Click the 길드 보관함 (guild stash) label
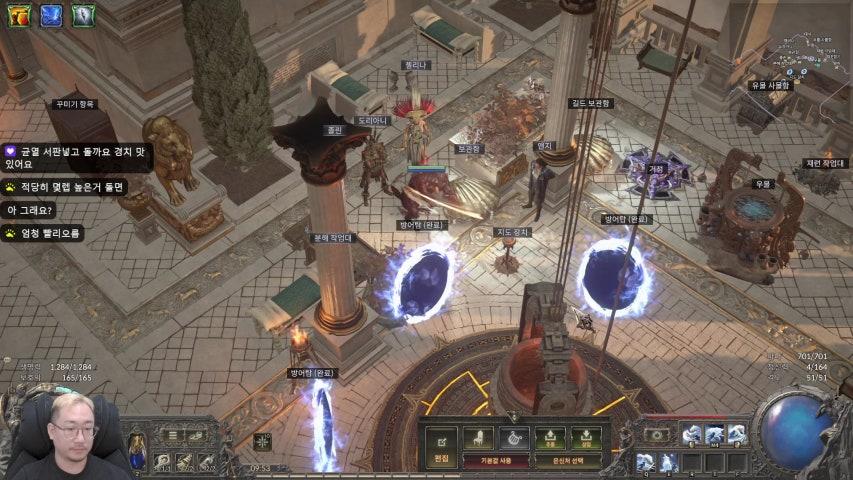Image resolution: width=853 pixels, height=480 pixels. coord(591,102)
